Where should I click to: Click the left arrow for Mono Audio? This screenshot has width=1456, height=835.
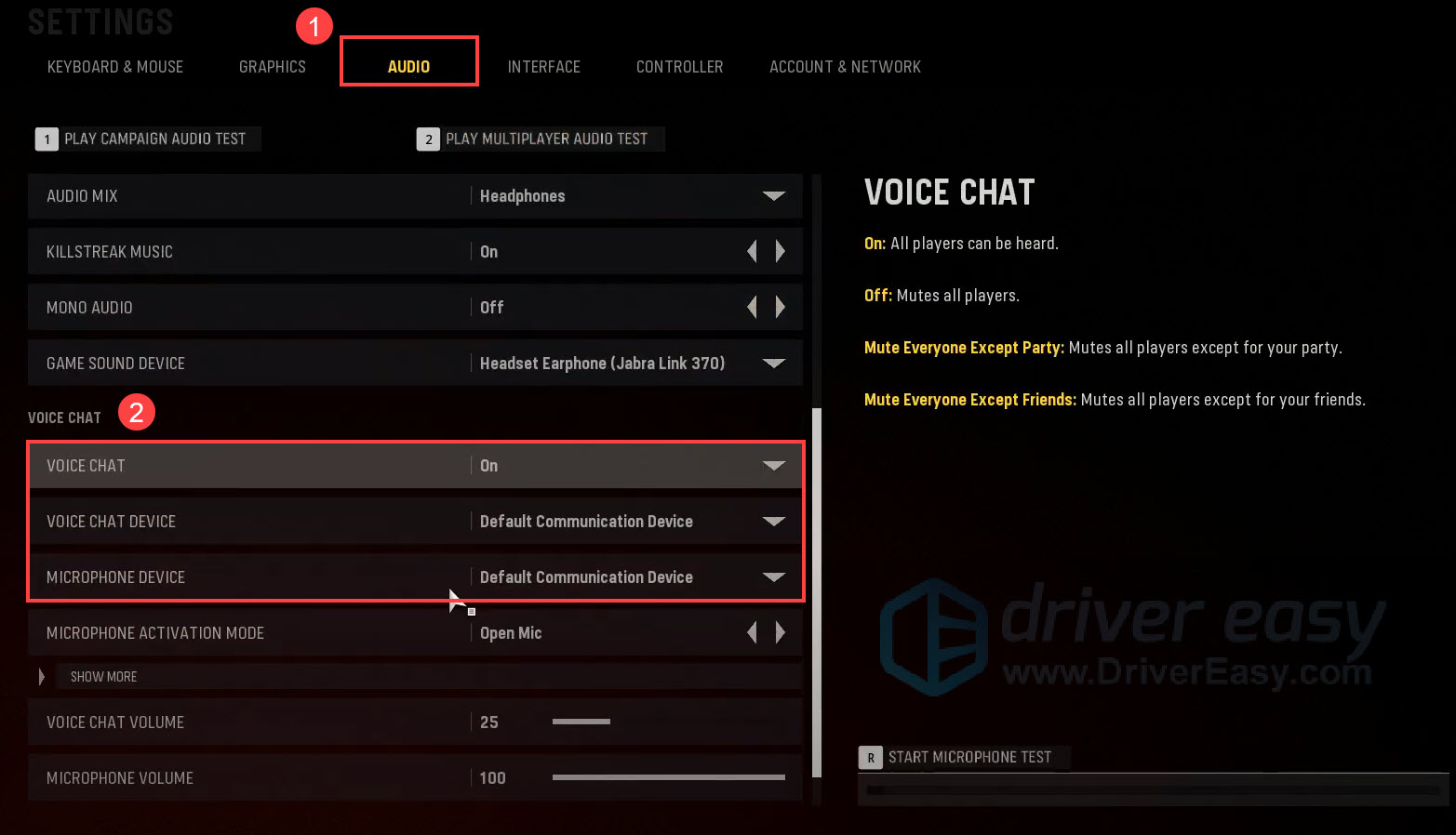coord(752,307)
